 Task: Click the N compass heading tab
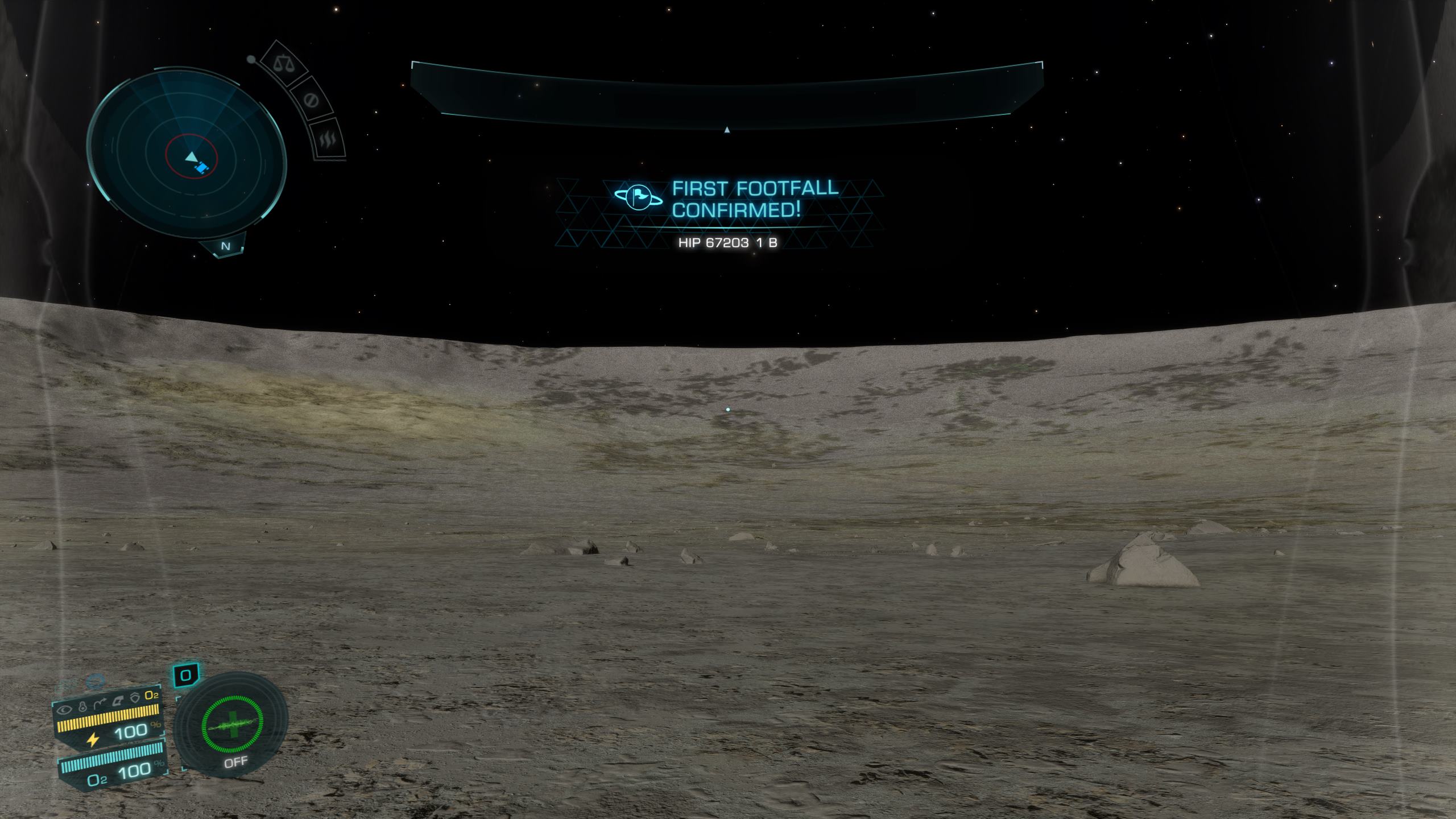tap(226, 246)
